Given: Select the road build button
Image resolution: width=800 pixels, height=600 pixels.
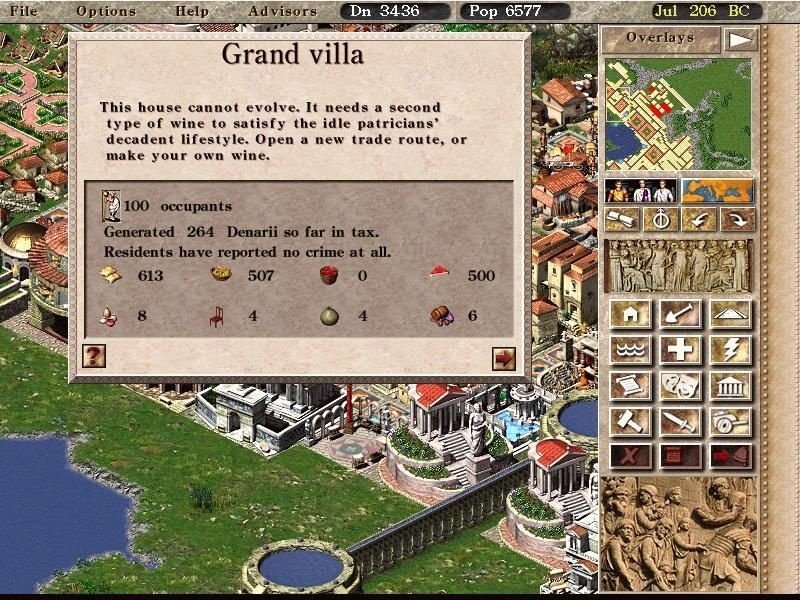Looking at the screenshot, I should pos(730,314).
